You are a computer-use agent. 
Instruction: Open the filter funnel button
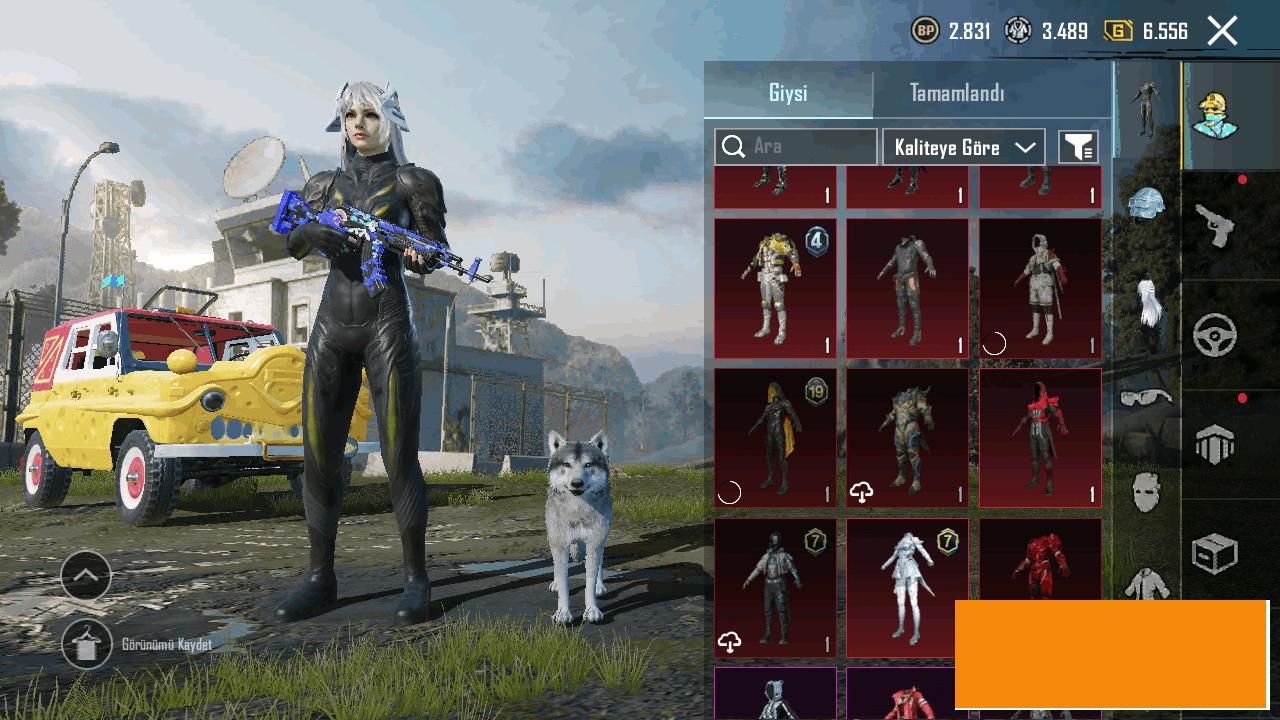click(1078, 147)
